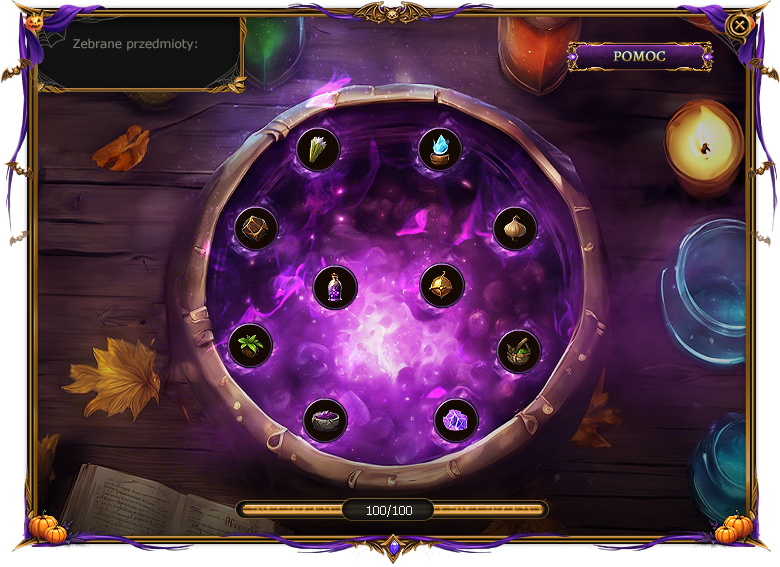Screen dimensions: 780x567
Task: Pick the golden compass ingredient
Action: (x=441, y=286)
